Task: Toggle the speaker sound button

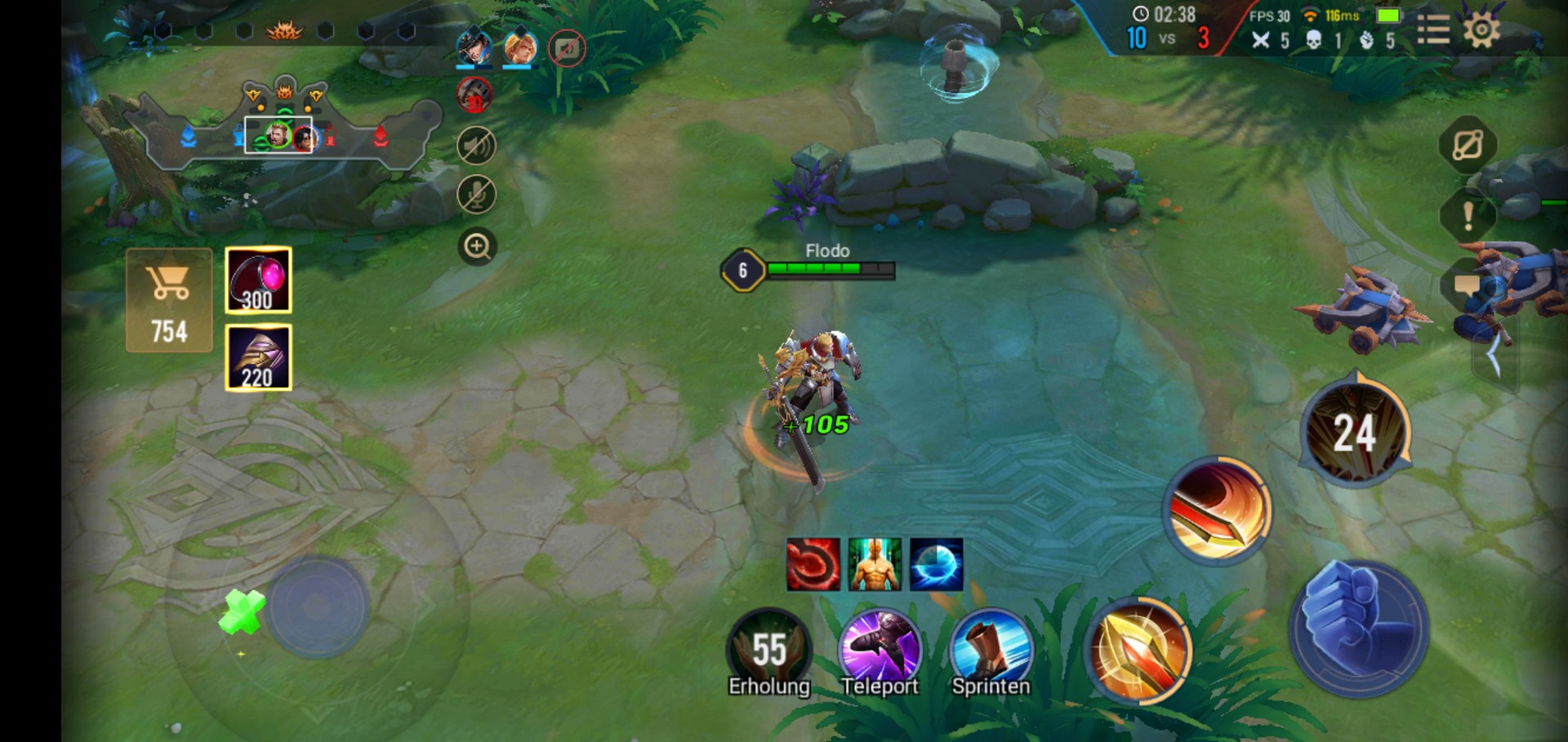Action: tap(476, 146)
